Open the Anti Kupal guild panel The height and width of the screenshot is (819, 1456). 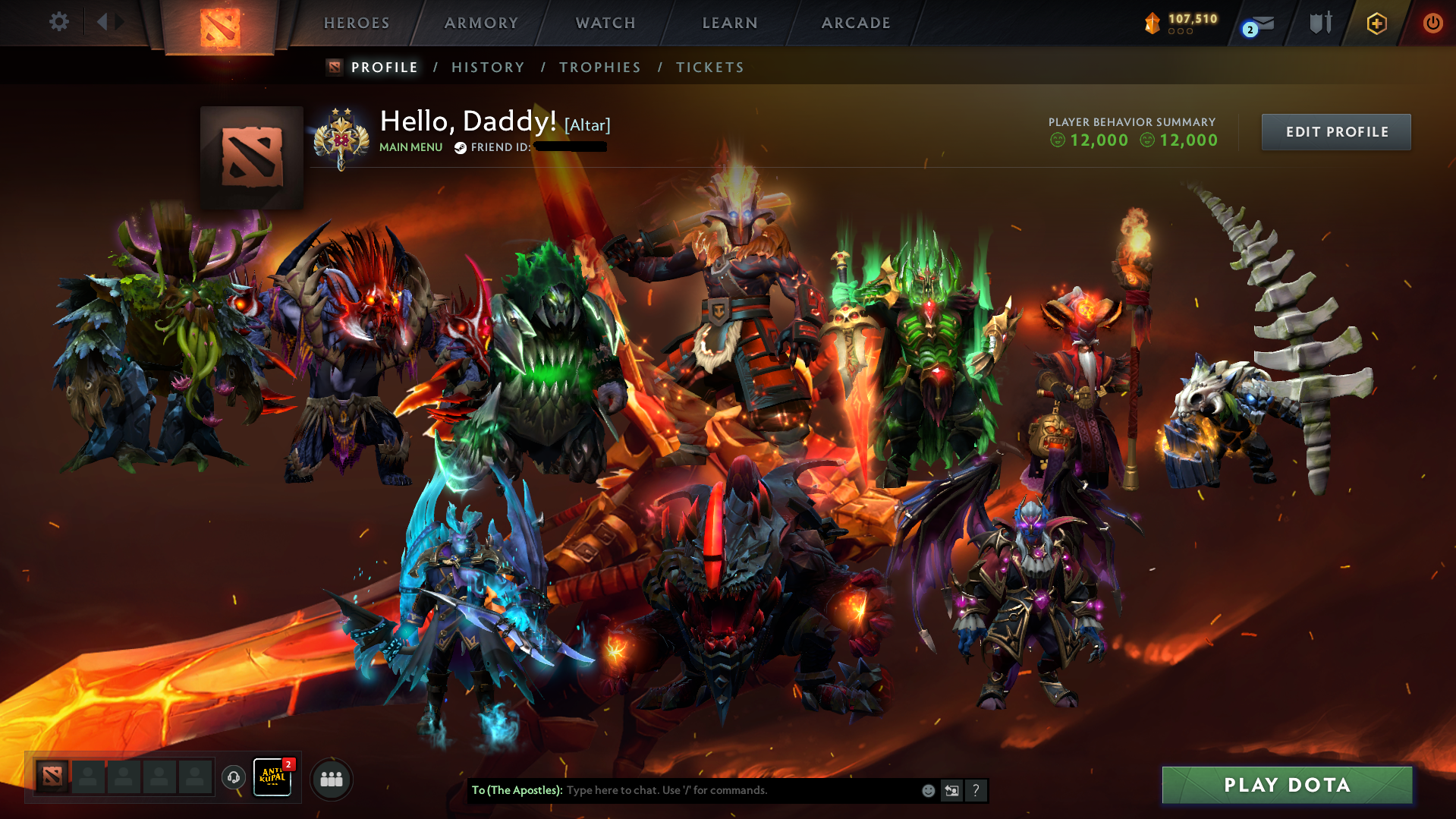click(273, 779)
